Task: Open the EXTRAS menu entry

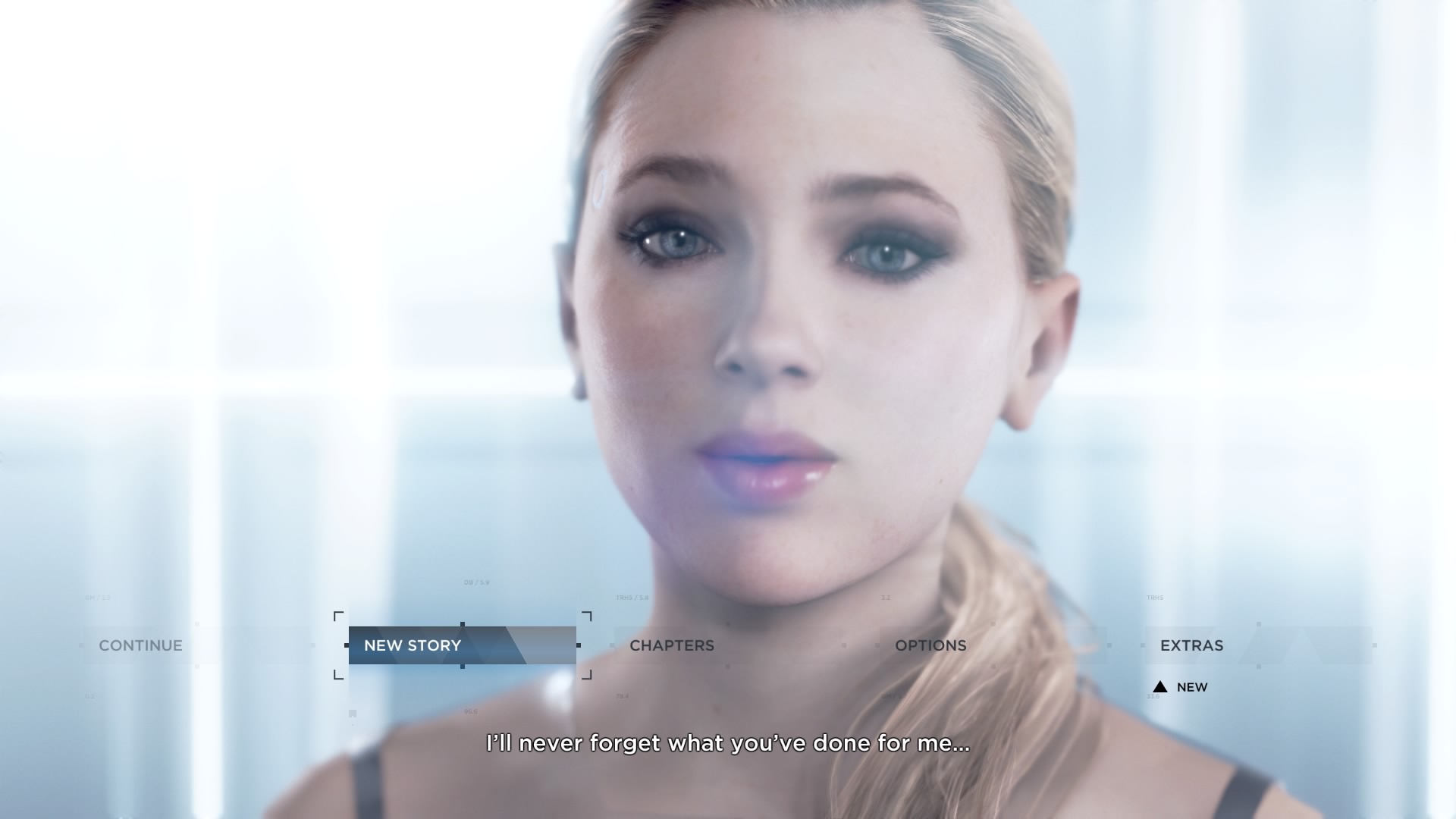Action: pyautogui.click(x=1191, y=645)
